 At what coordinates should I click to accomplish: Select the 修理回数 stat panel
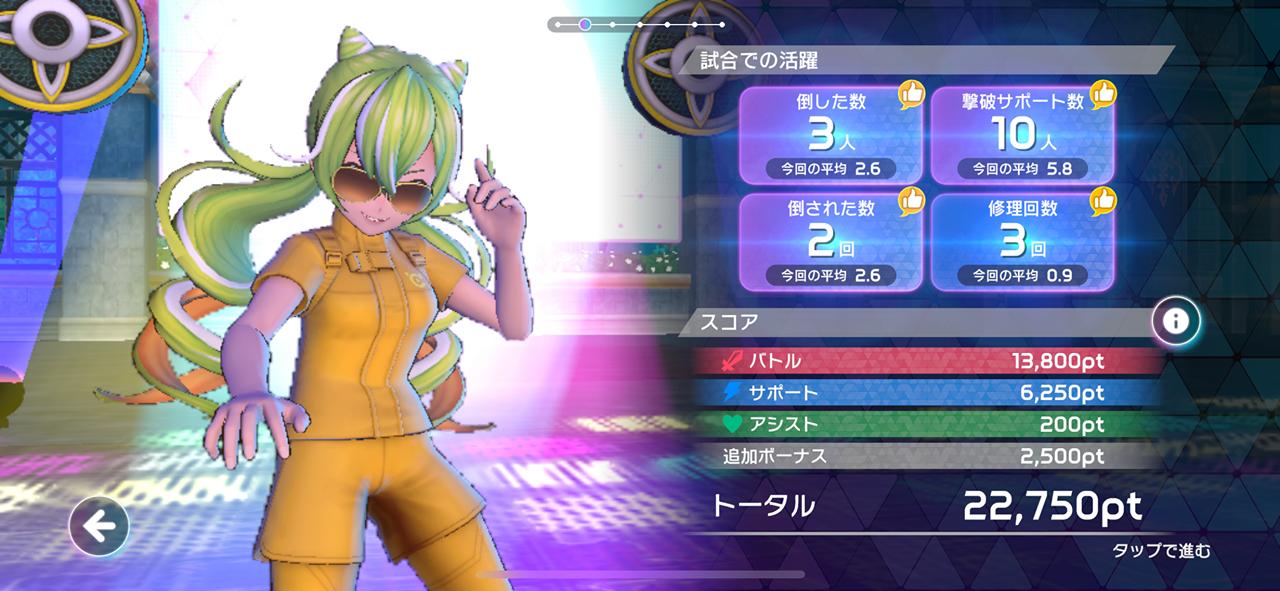(x=1022, y=242)
